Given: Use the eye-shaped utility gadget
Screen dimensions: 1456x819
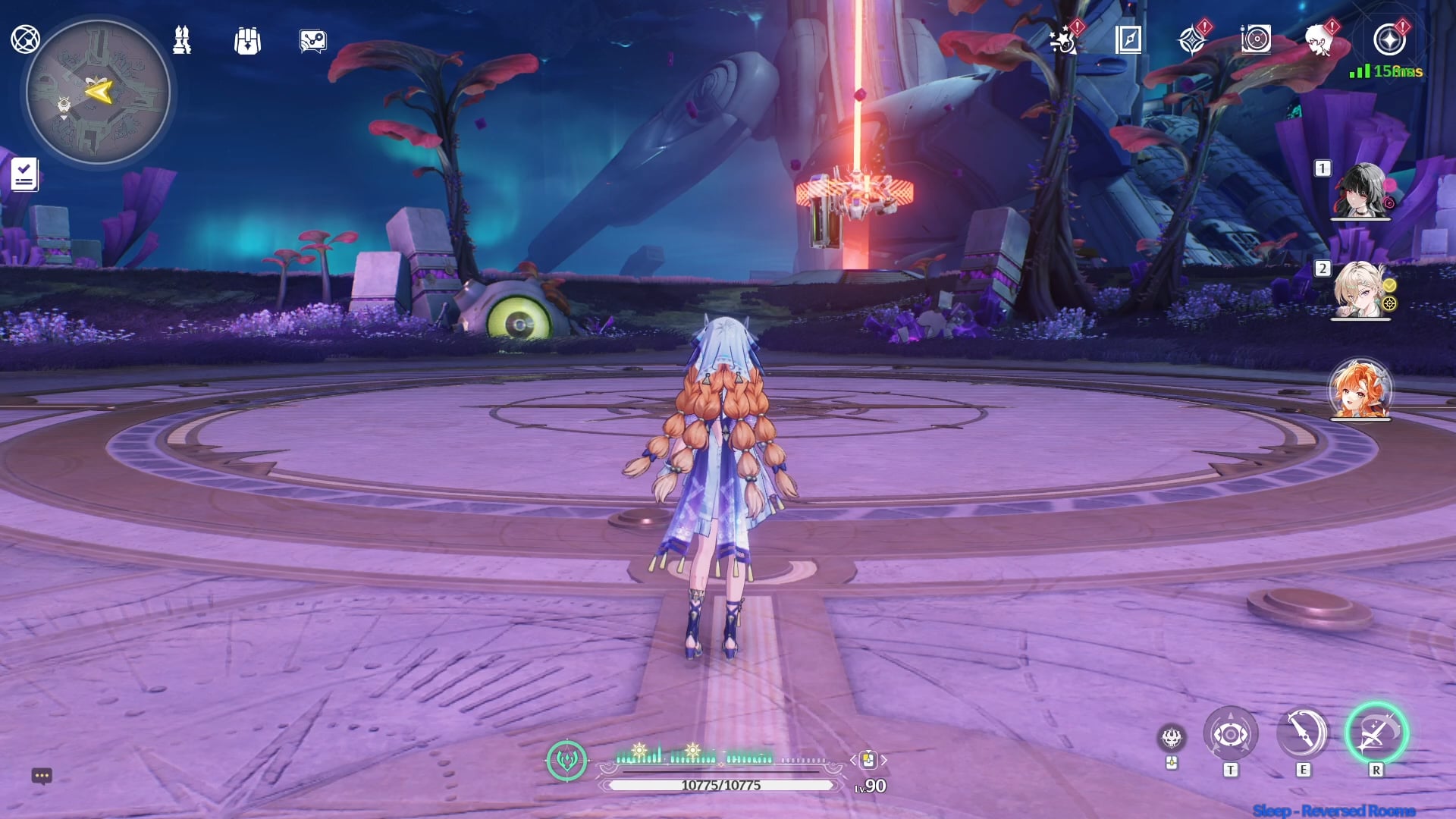Looking at the screenshot, I should pos(1230,734).
